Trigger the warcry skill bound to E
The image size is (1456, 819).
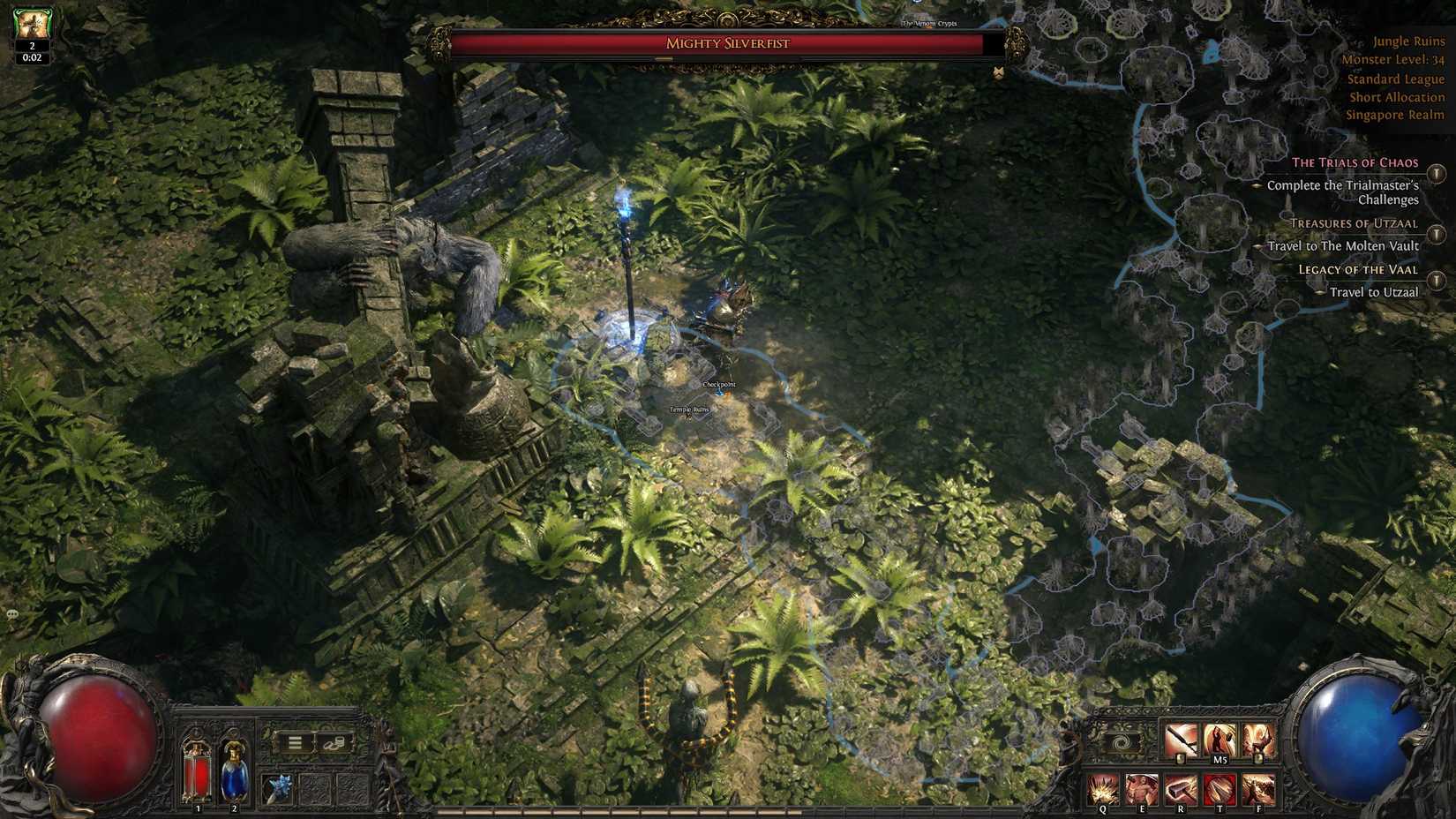pyautogui.click(x=1142, y=789)
